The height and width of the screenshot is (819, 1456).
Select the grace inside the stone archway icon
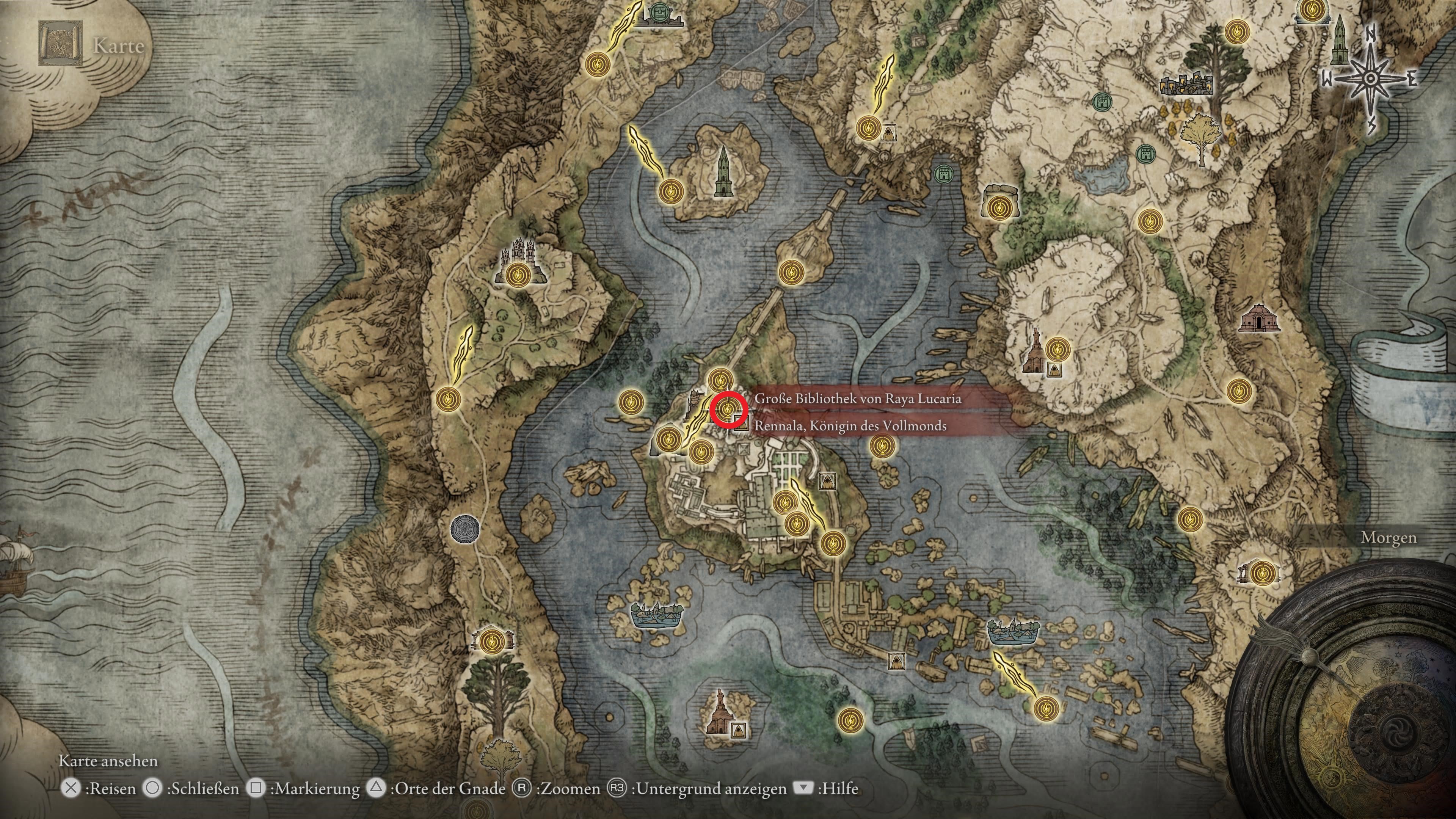tap(999, 208)
